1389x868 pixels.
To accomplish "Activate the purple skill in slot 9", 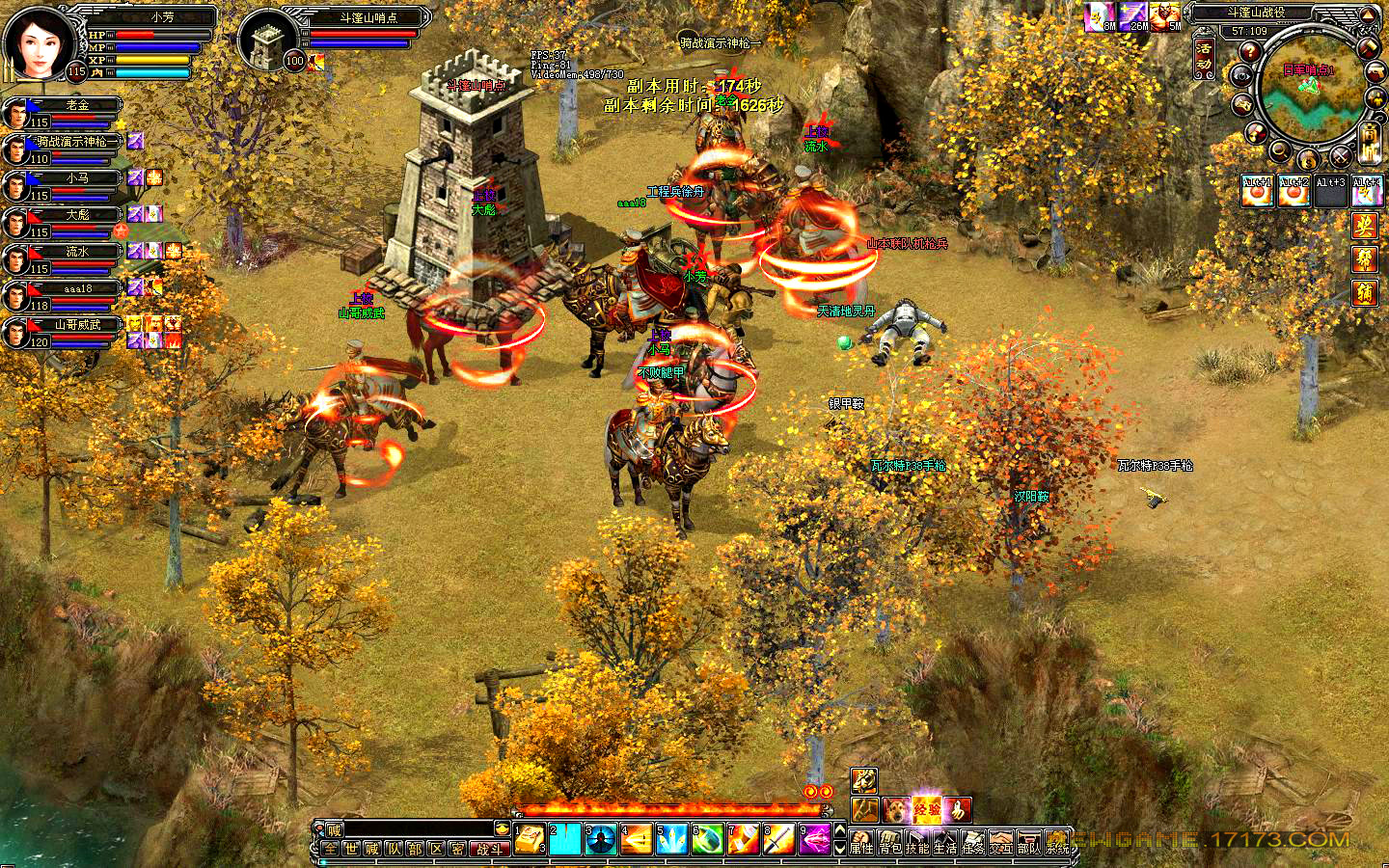I will point(815,839).
